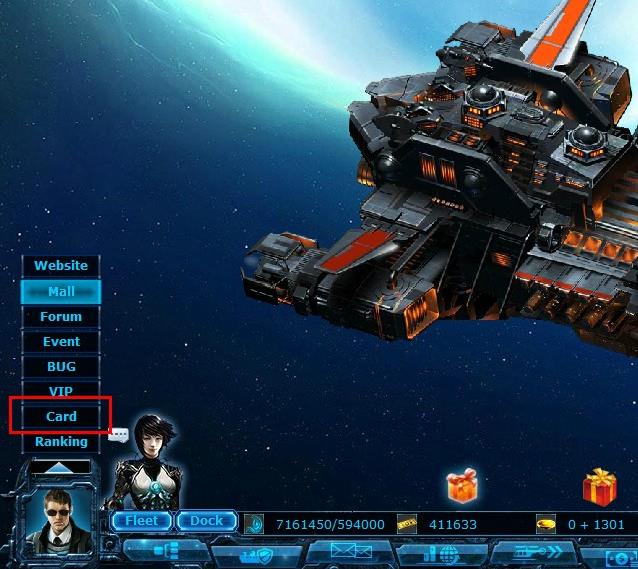Claim the red gift box with yellow ribbon
Screen dimensions: 638x569
pyautogui.click(x=600, y=486)
